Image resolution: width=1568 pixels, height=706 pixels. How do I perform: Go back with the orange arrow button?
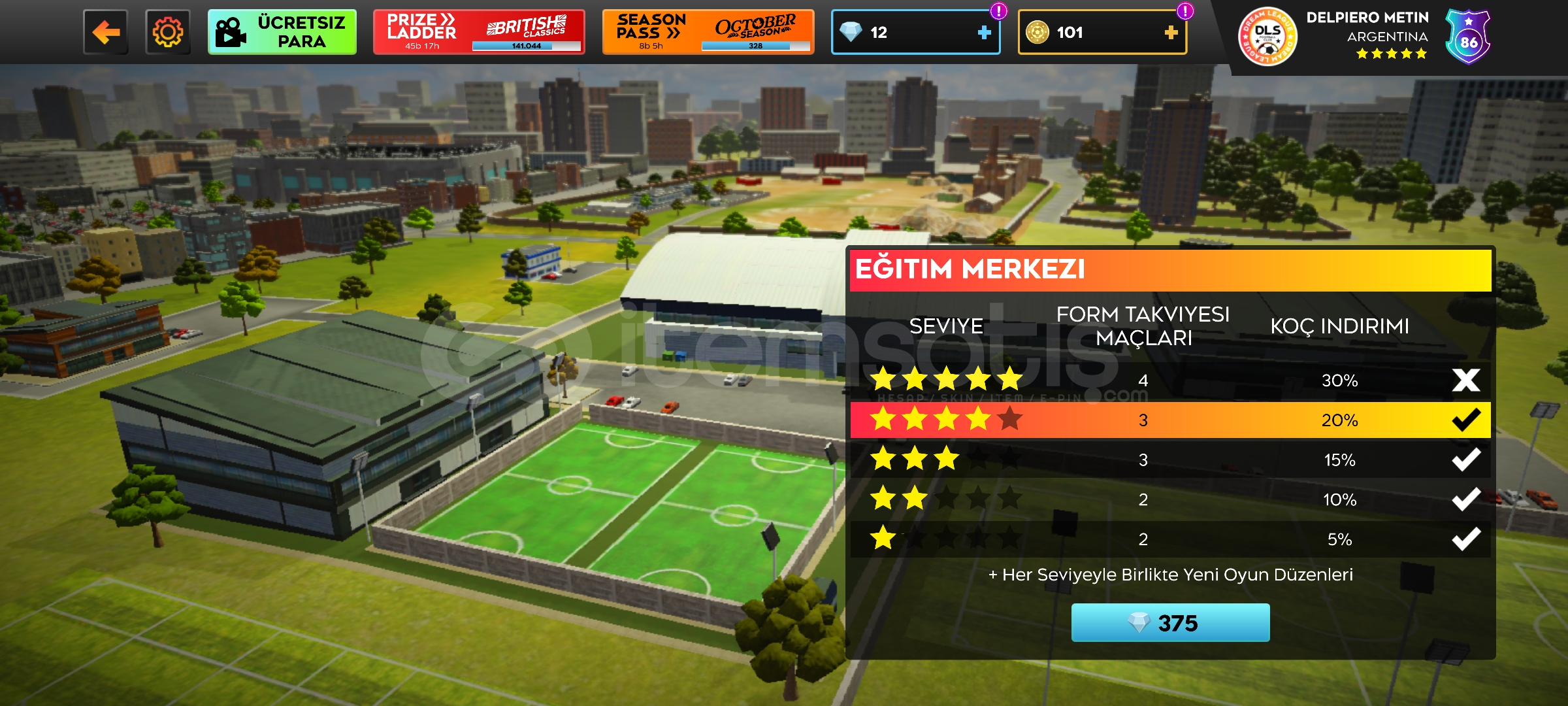coord(106,32)
